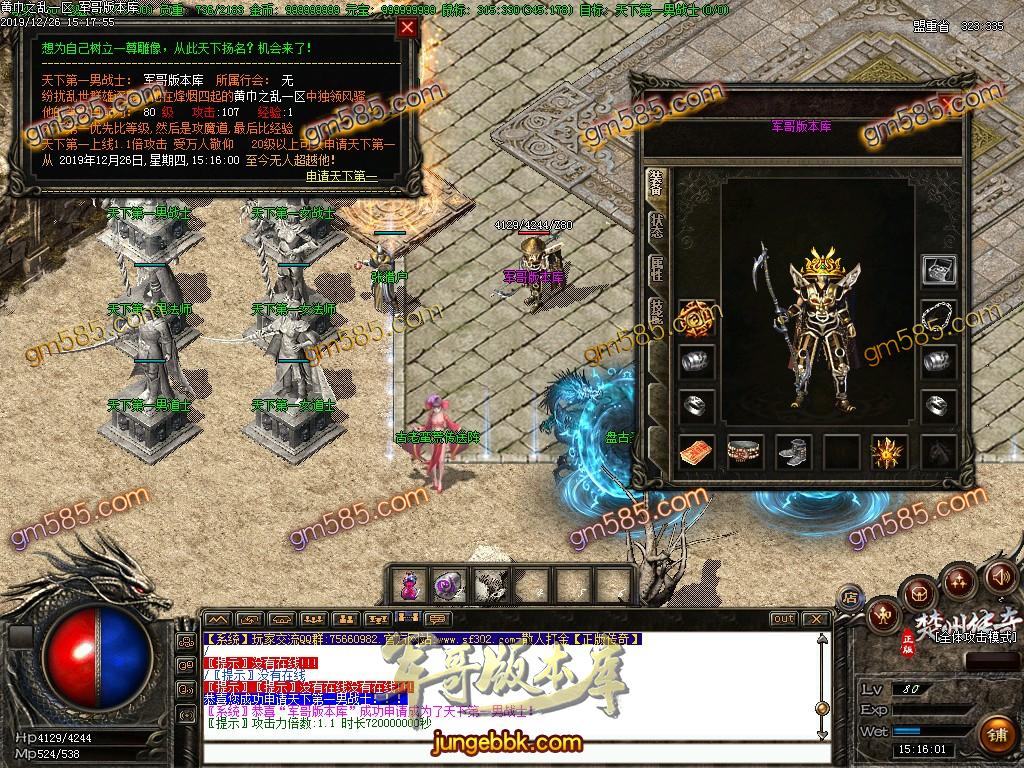This screenshot has width=1024, height=768.
Task: Use the purple scroll hotbar slot
Action: [x=447, y=584]
